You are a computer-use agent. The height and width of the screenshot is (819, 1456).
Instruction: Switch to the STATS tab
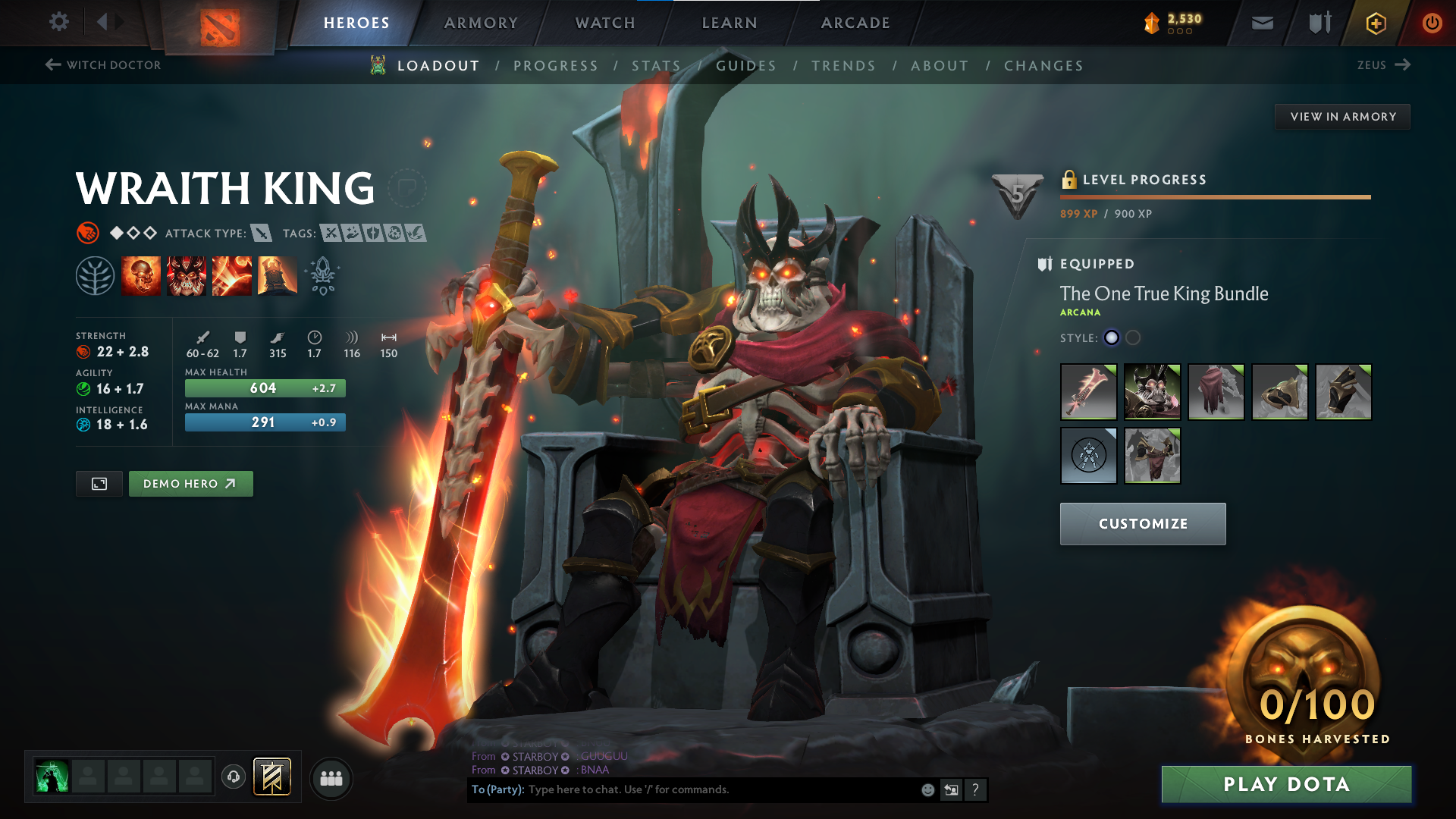point(657,65)
